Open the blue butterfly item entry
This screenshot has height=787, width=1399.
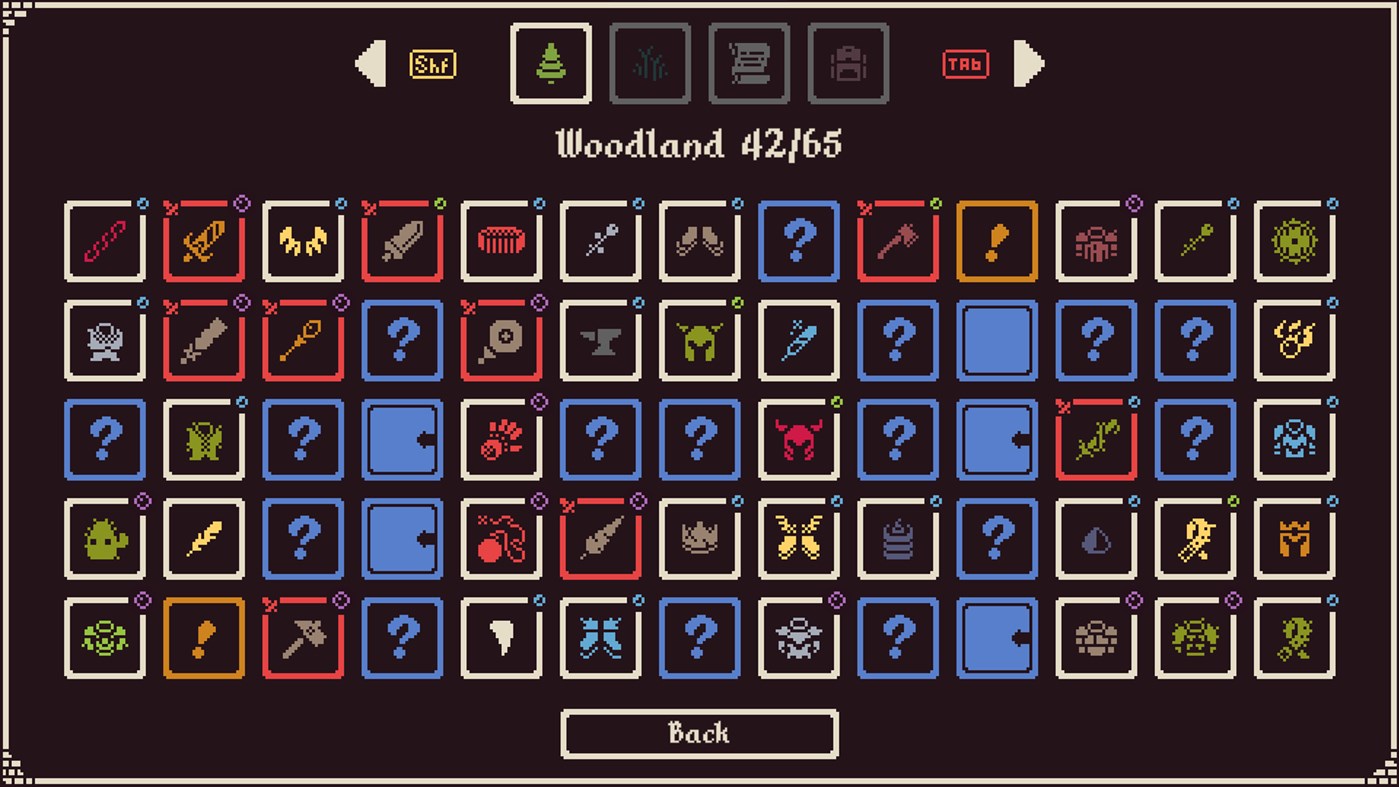pyautogui.click(x=600, y=640)
